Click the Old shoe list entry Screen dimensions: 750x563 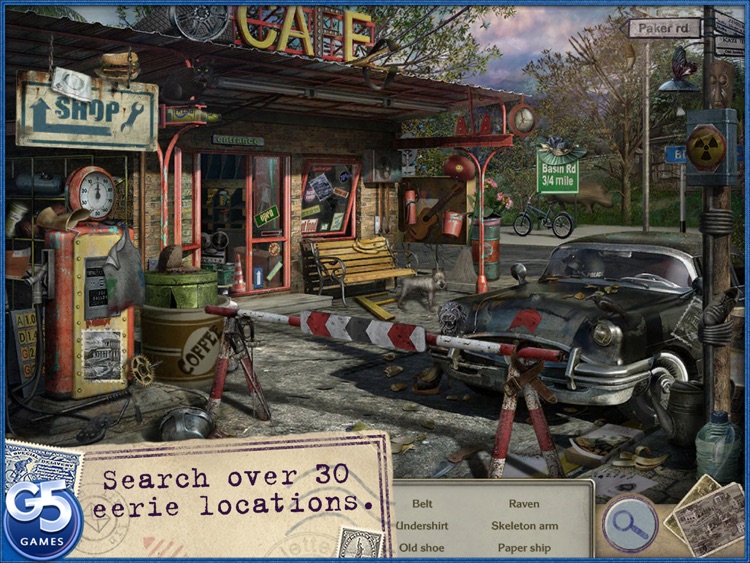click(x=422, y=547)
